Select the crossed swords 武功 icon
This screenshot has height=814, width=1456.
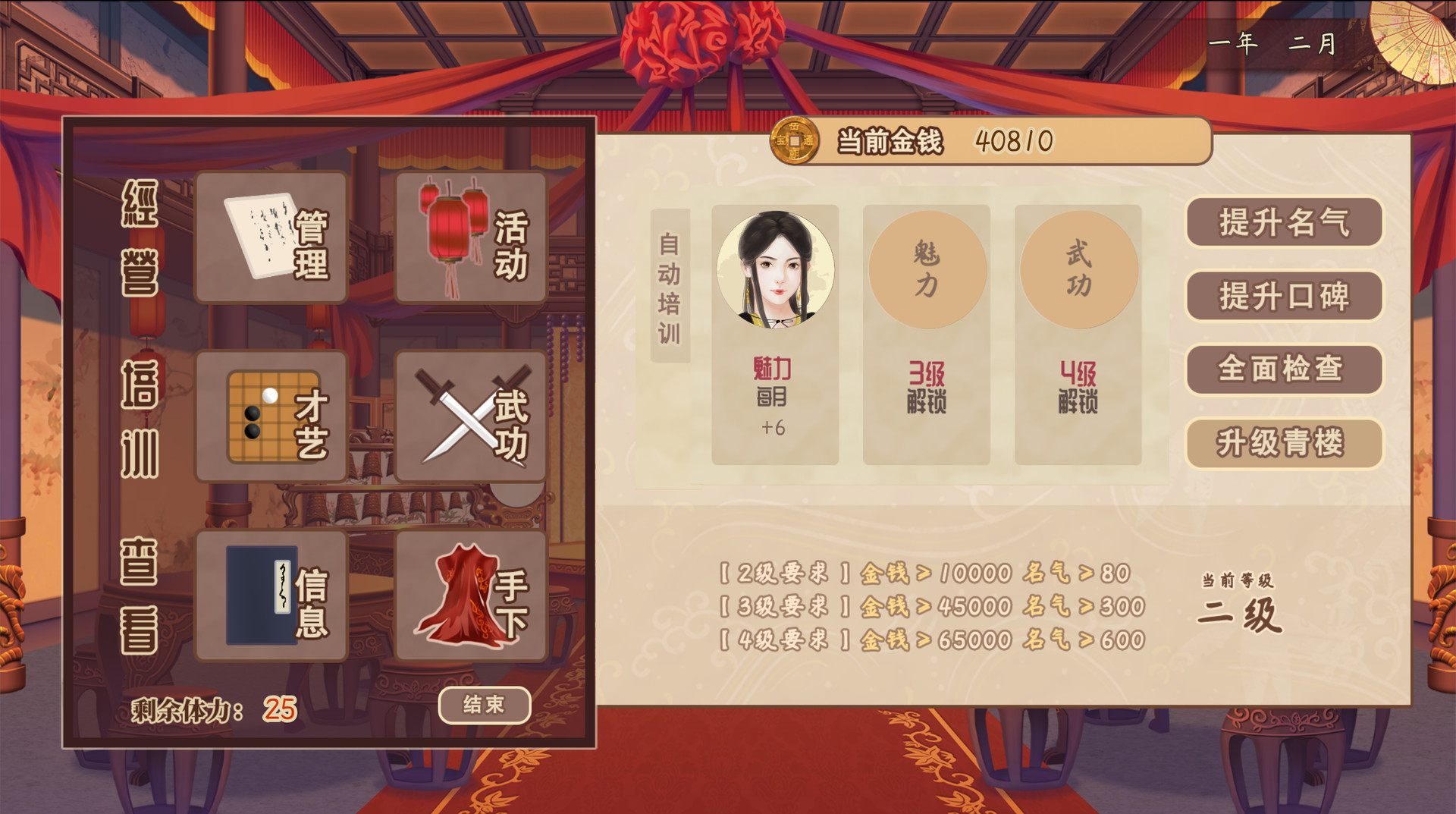470,416
